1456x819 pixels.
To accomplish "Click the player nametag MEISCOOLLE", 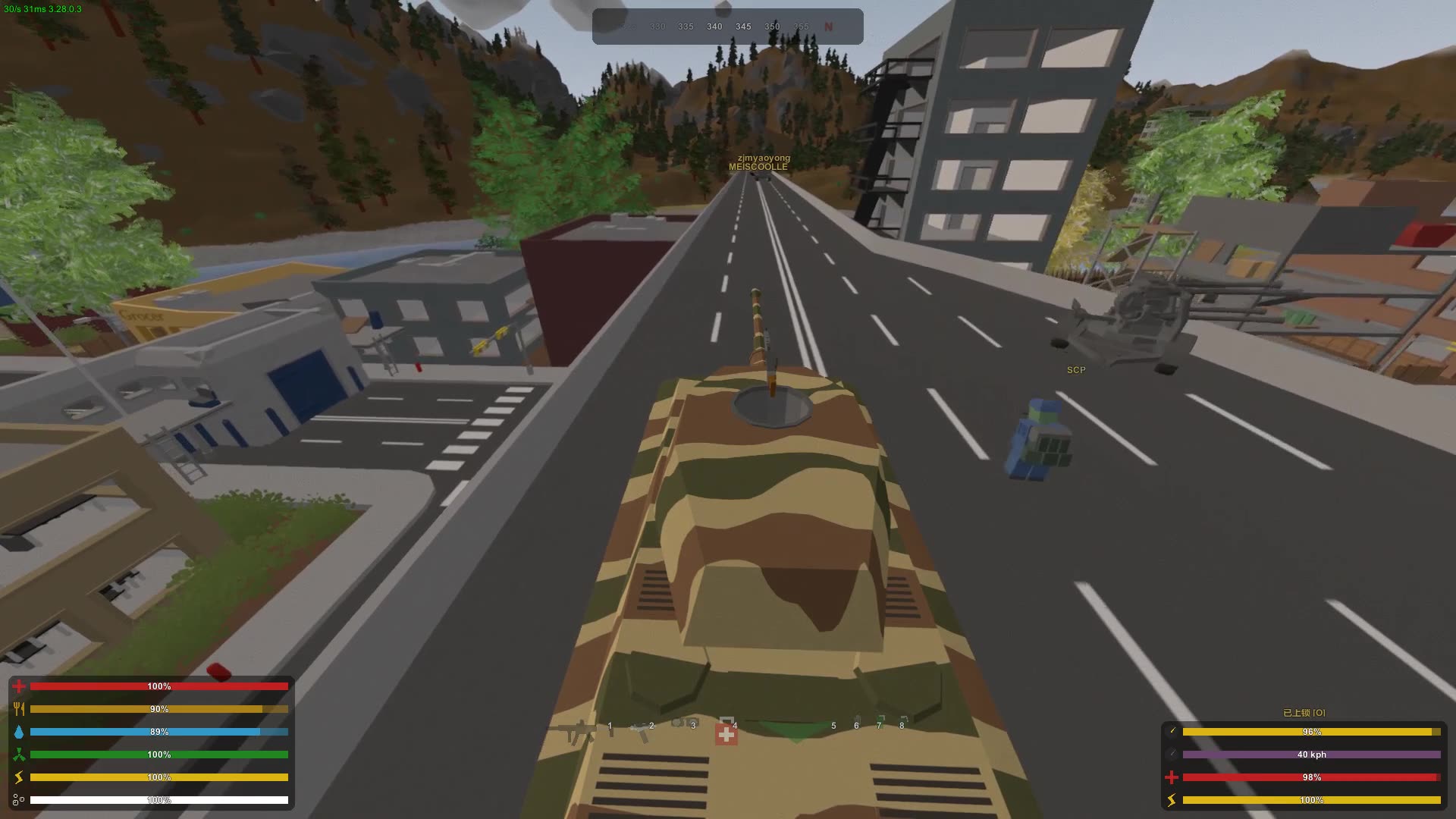I will tap(761, 167).
